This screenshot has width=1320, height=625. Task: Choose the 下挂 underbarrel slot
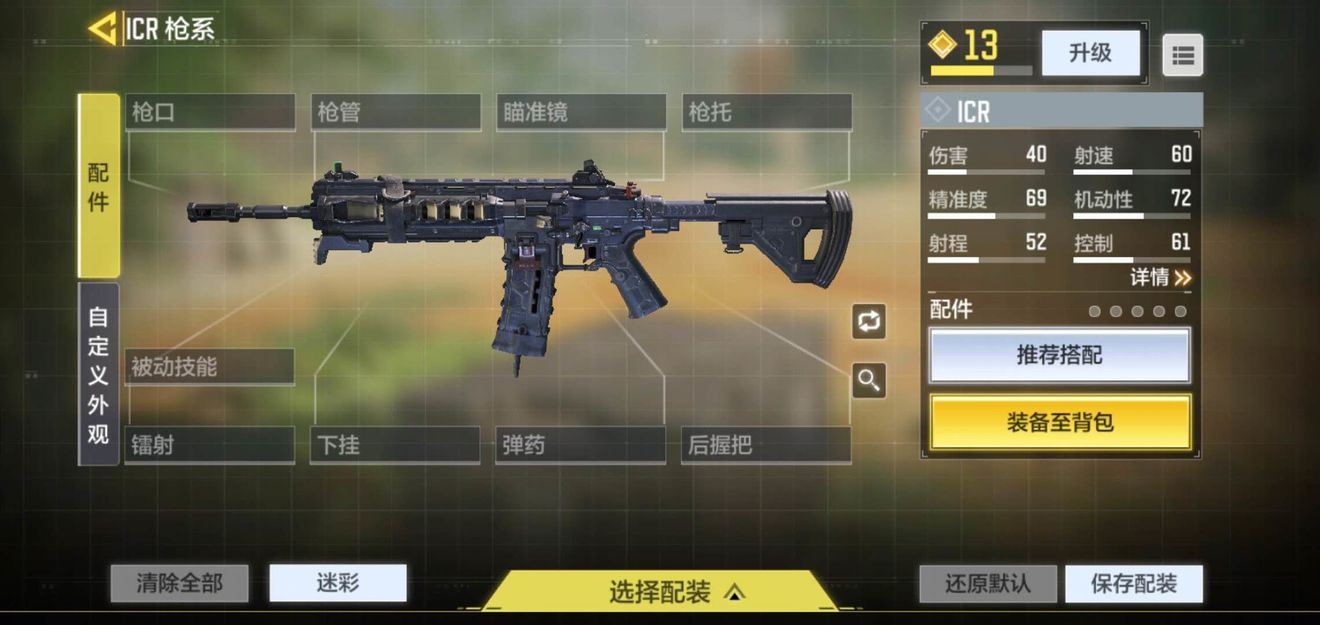click(x=396, y=445)
